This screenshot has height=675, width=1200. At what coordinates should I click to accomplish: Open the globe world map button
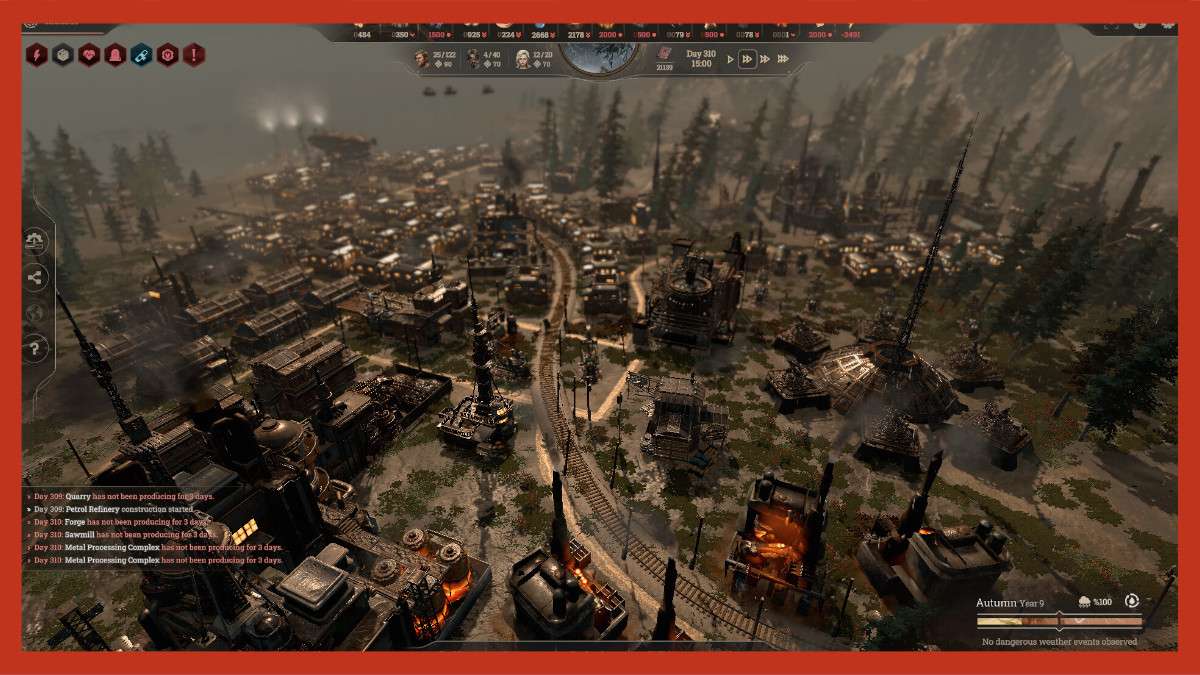click(35, 313)
